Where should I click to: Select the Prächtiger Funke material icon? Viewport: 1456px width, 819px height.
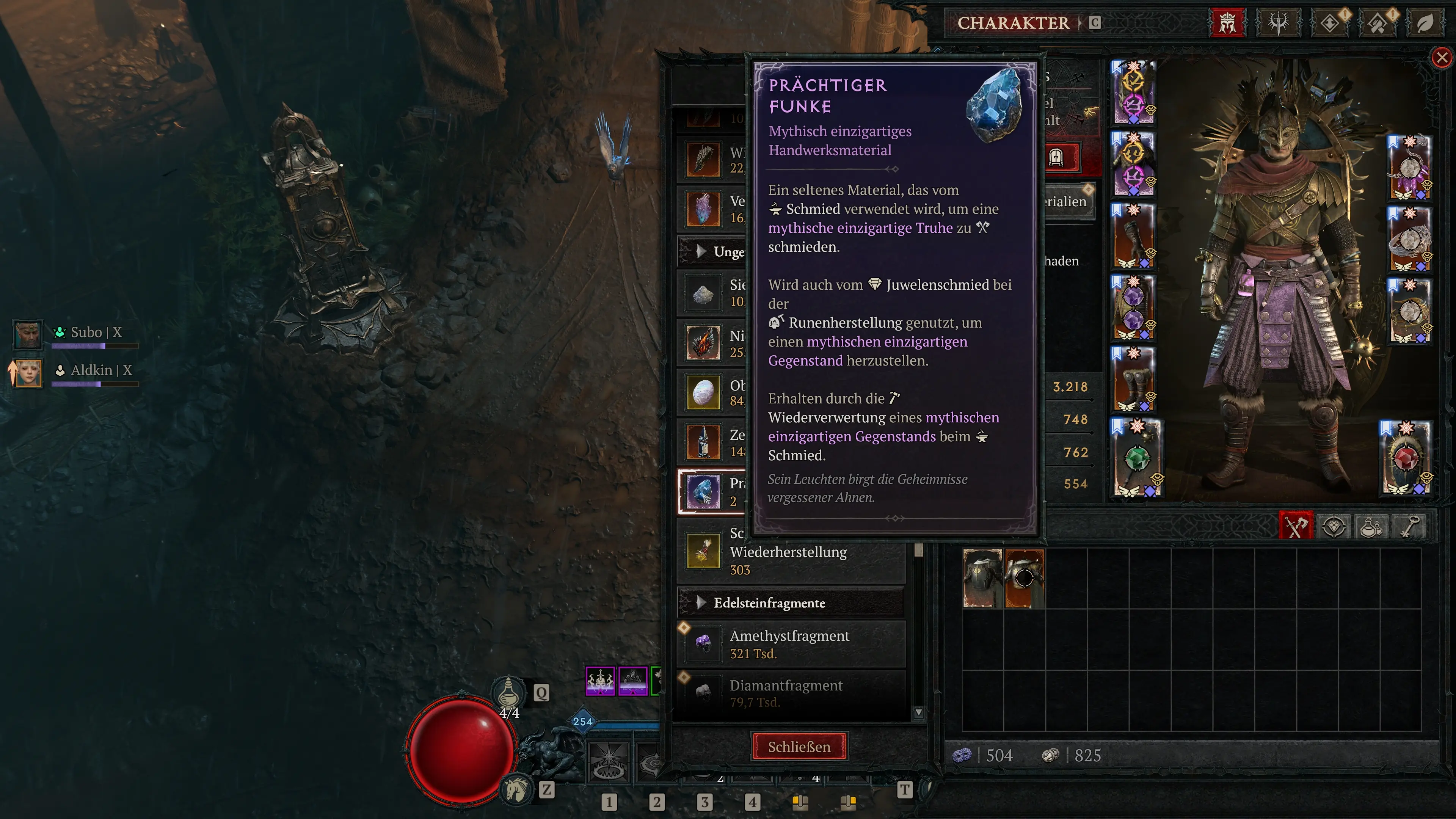(x=703, y=491)
